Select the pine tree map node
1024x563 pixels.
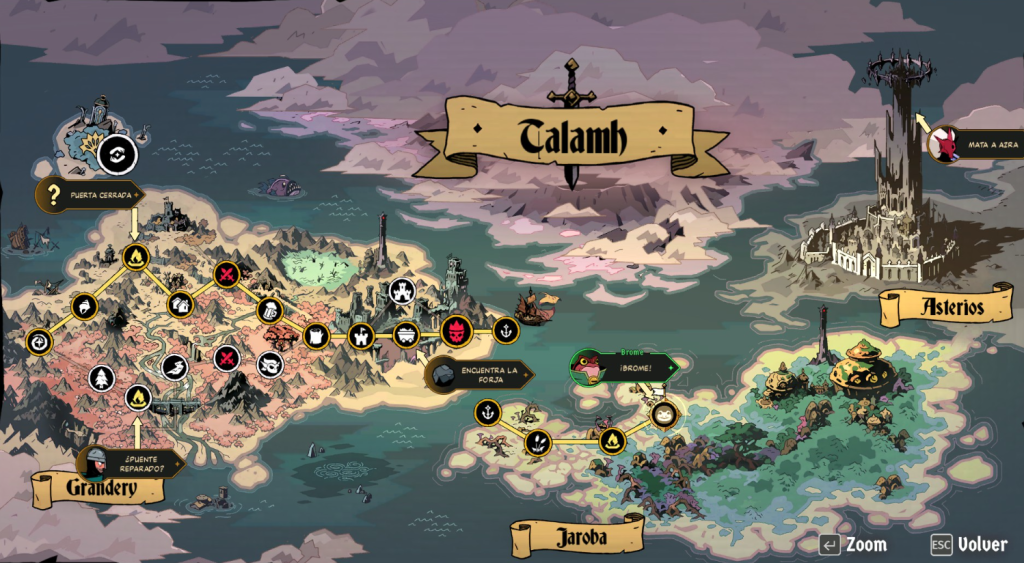click(102, 378)
